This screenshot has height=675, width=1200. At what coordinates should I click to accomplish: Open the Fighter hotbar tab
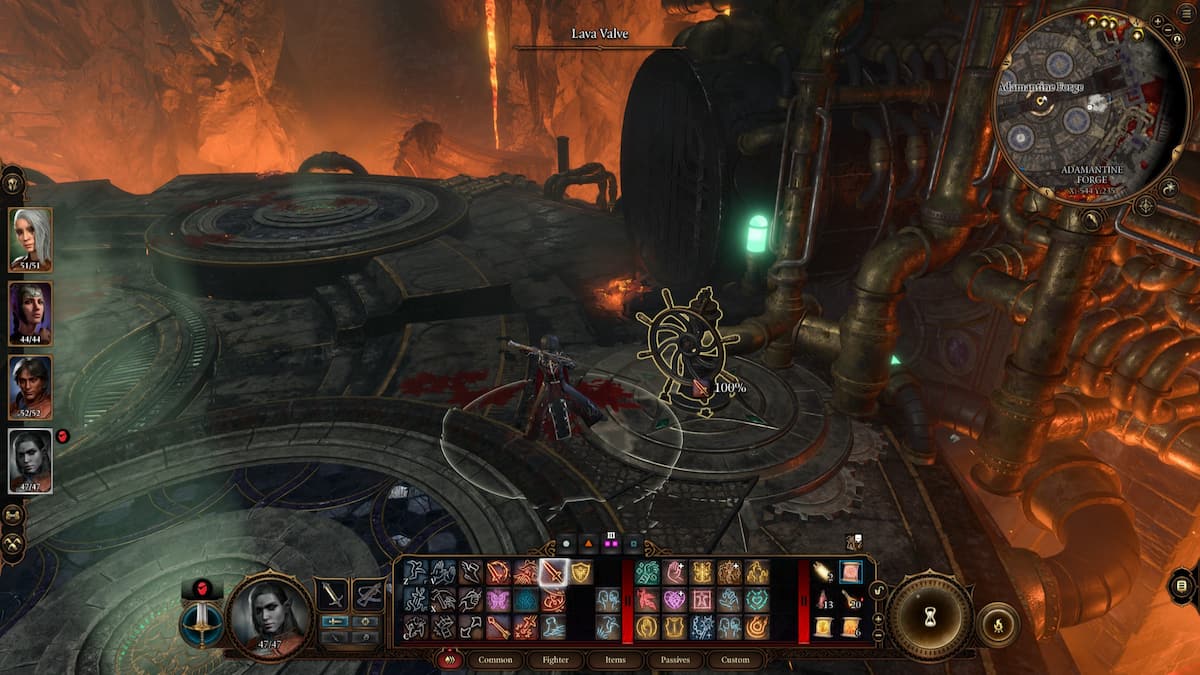pos(555,660)
